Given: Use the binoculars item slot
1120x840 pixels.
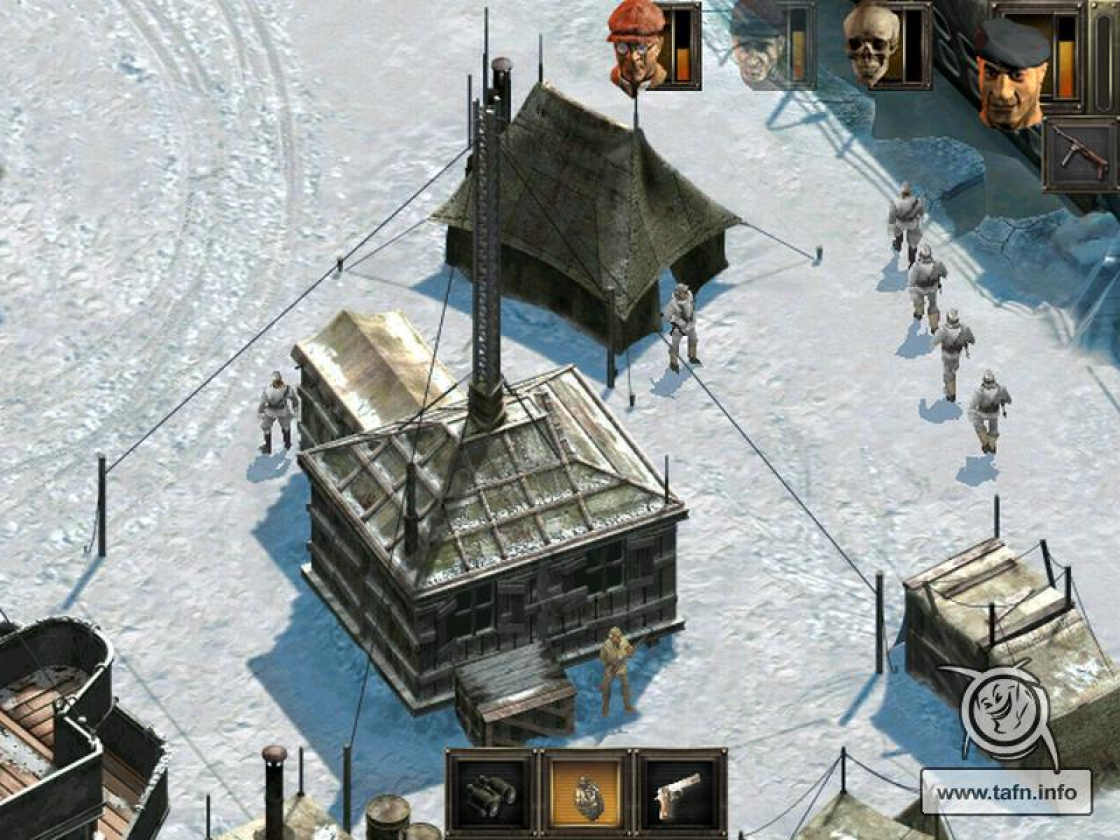Looking at the screenshot, I should pos(492,794).
